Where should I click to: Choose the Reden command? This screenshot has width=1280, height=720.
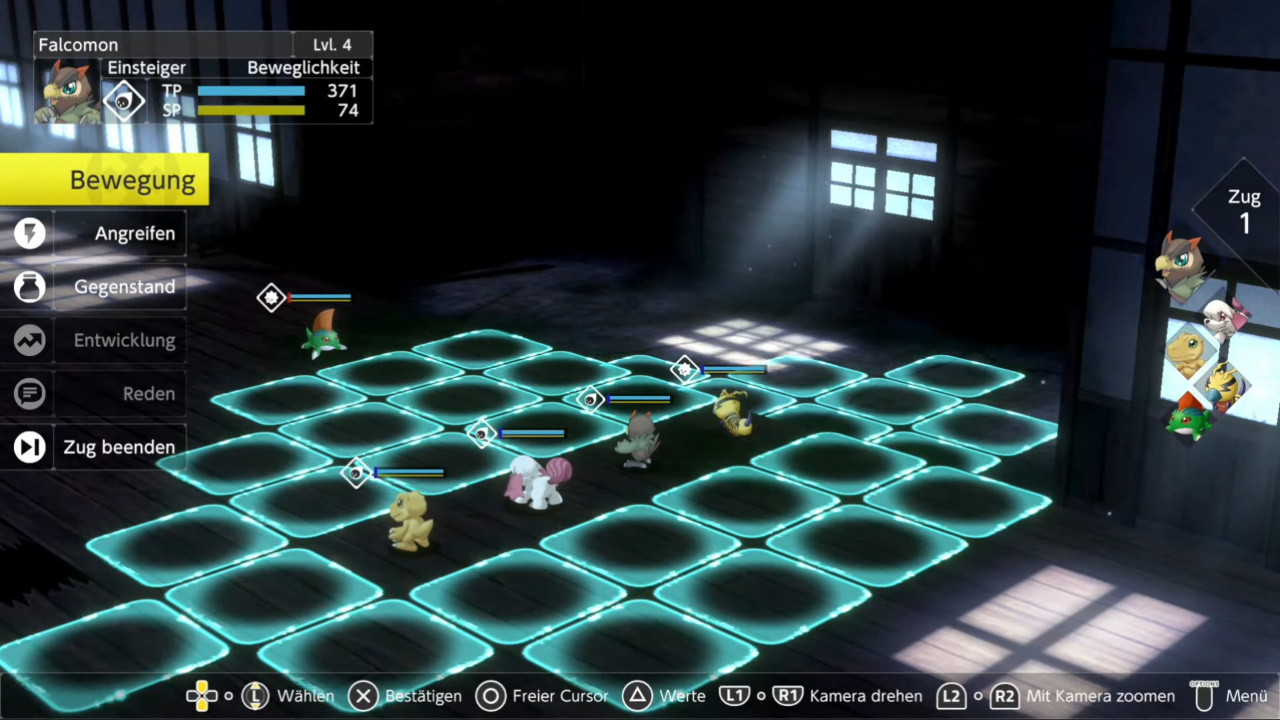pos(120,394)
